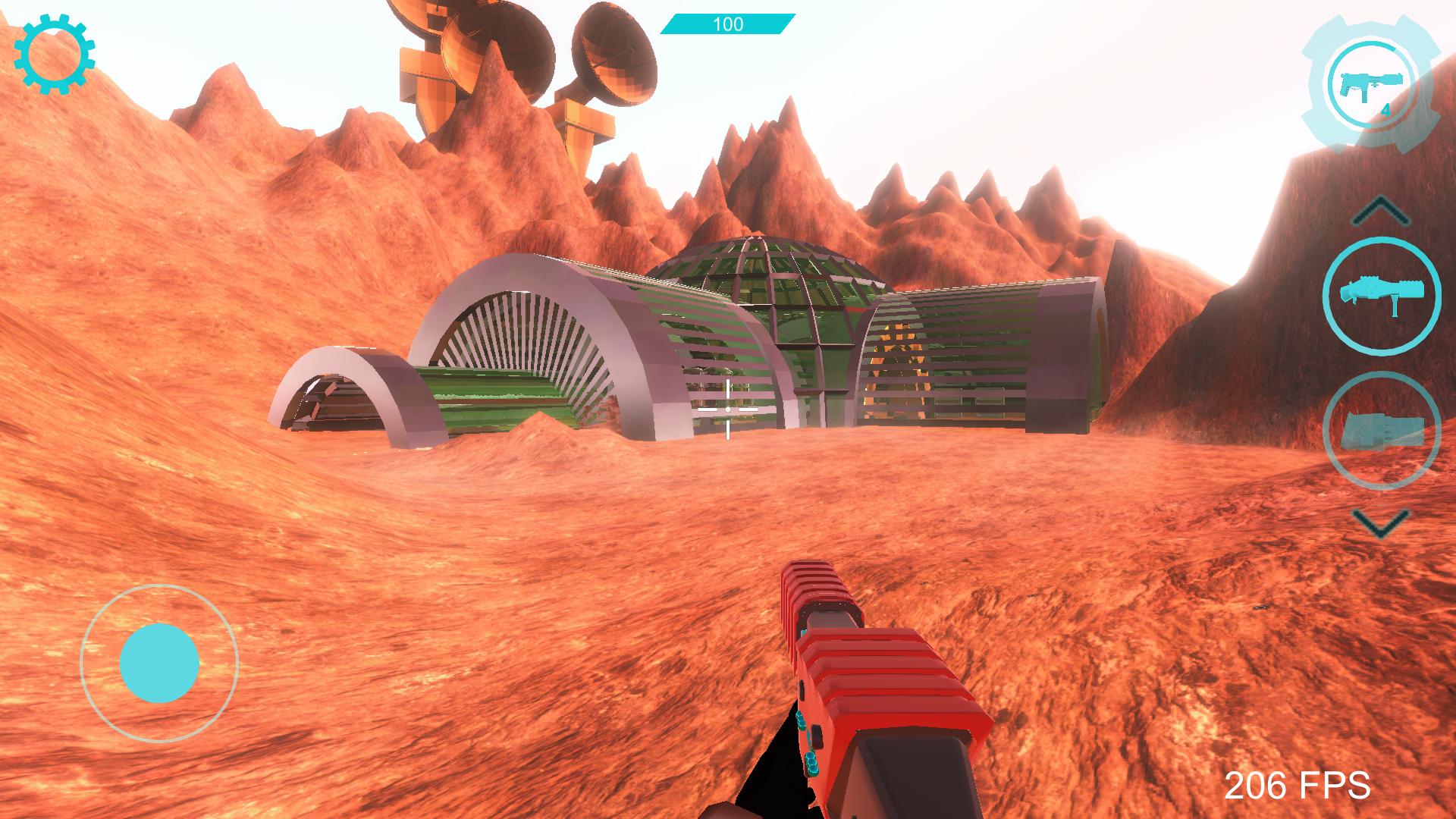Select the highlighted heavy gun weapon slot
Screen dimensions: 1456x819
pos(1381,295)
